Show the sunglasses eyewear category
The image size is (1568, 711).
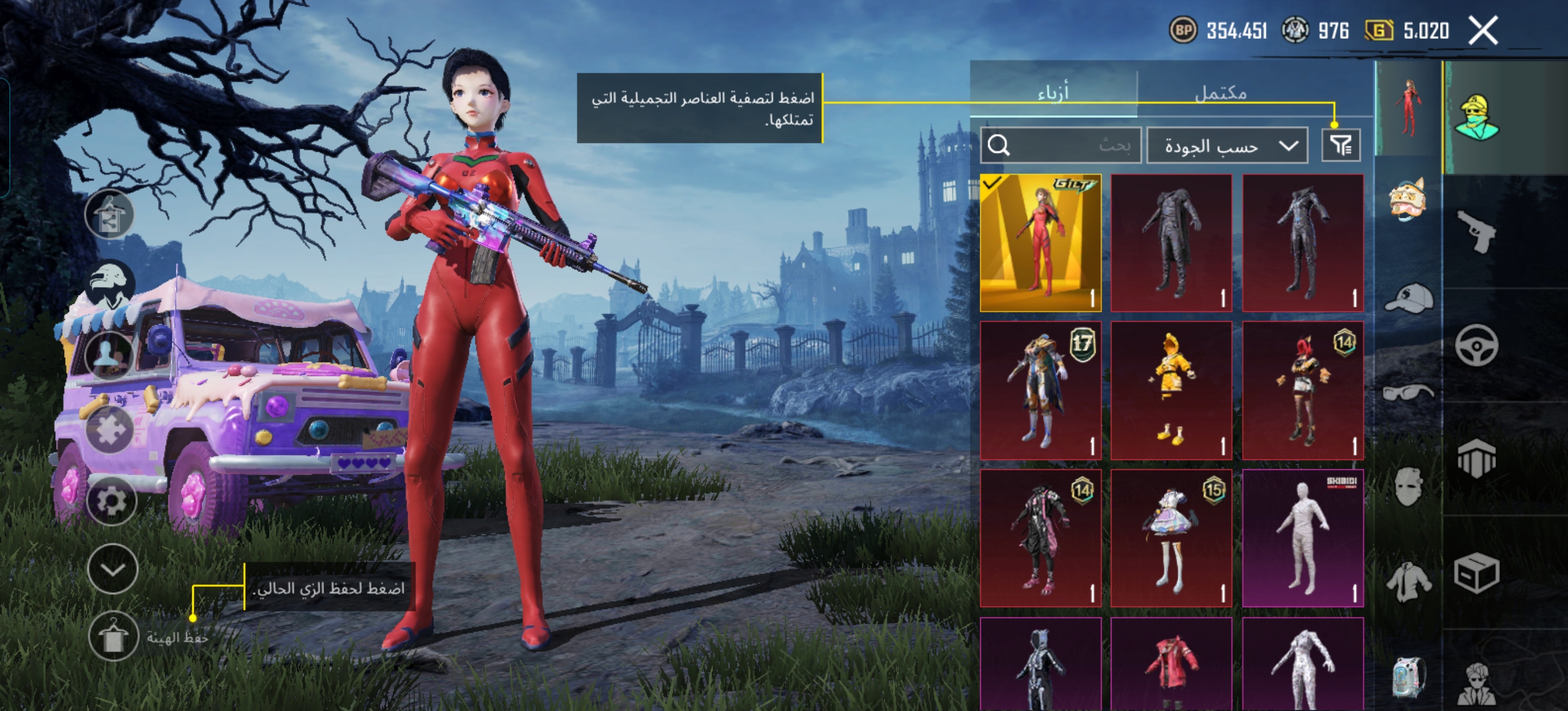pos(1408,393)
